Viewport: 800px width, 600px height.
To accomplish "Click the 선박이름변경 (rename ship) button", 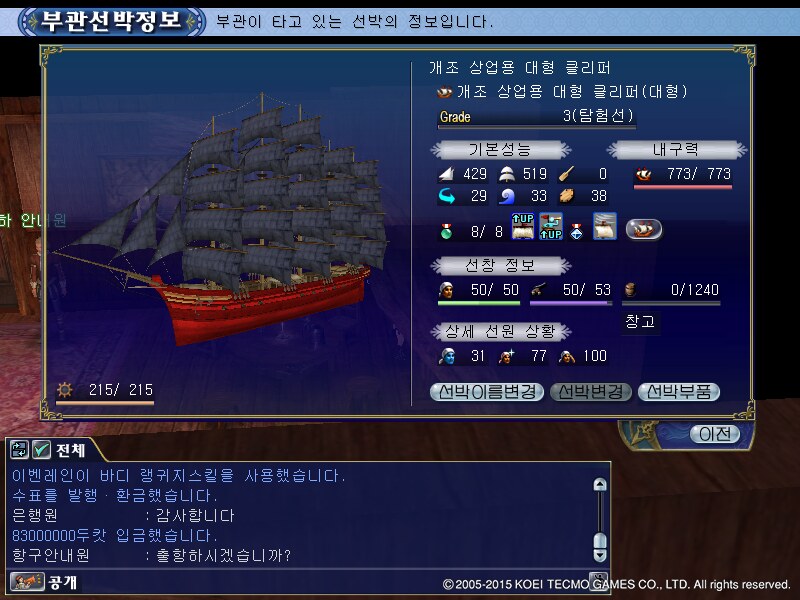I will click(x=488, y=392).
